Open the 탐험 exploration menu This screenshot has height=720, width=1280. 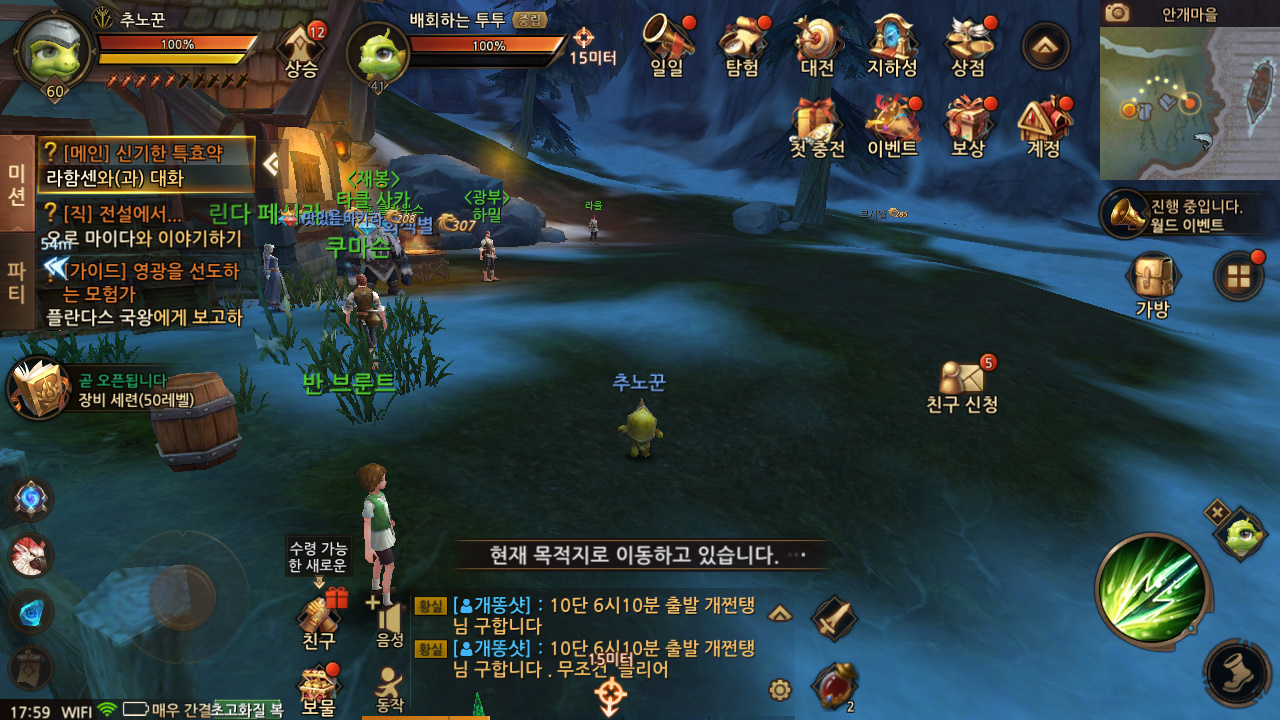pyautogui.click(x=742, y=46)
